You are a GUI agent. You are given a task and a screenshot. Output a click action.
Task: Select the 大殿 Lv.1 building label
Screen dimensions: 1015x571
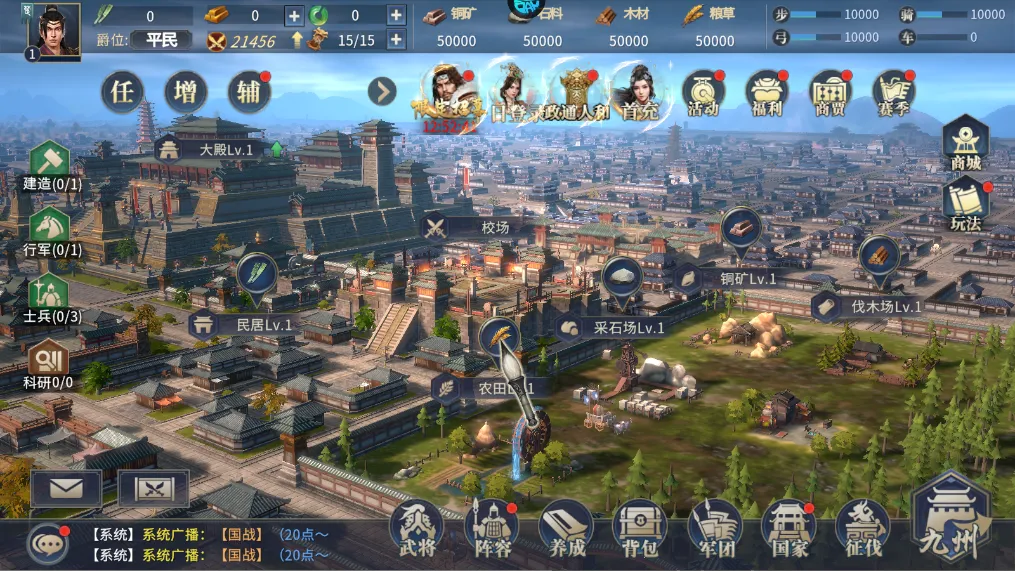pyautogui.click(x=212, y=149)
